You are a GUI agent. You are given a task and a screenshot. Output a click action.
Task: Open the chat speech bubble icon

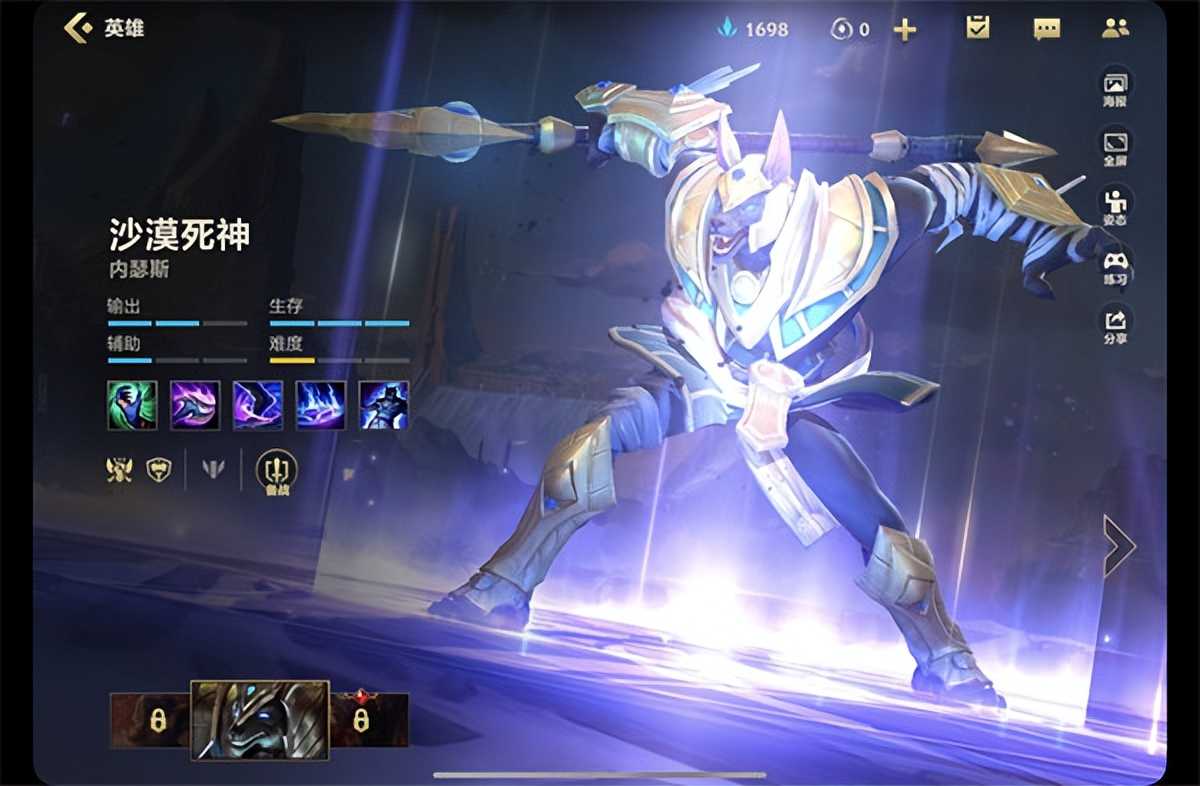(1046, 28)
